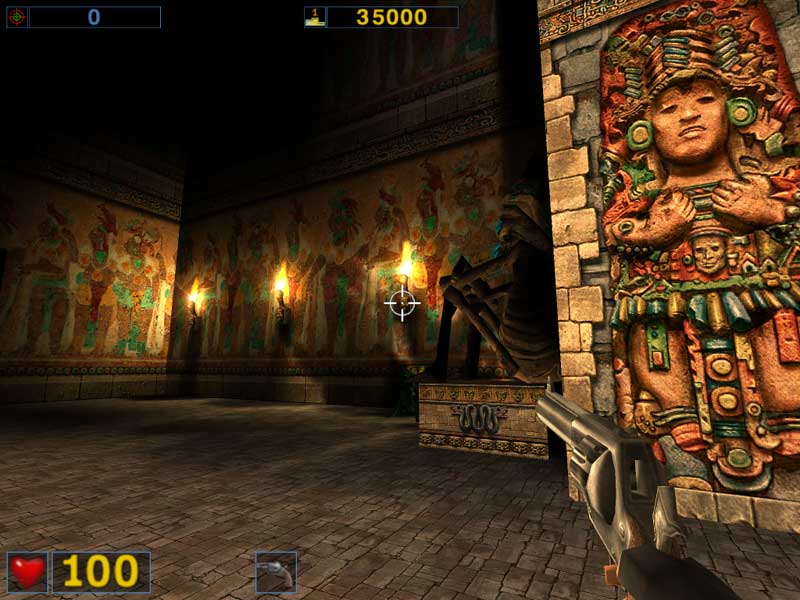Click the red crosshair kills icon

17,17
